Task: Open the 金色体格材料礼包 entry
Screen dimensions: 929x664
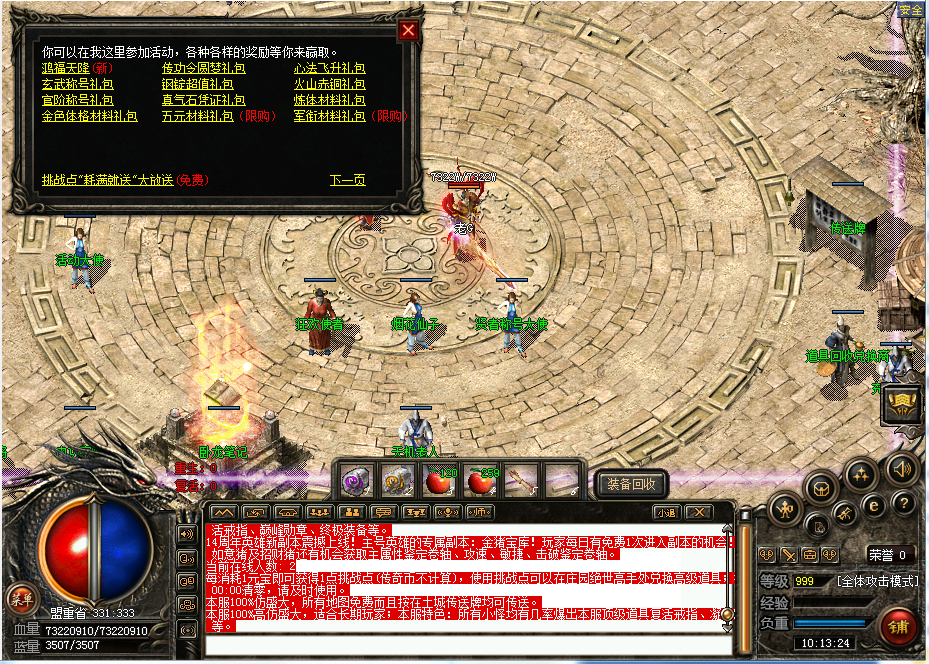Action: pos(89,116)
